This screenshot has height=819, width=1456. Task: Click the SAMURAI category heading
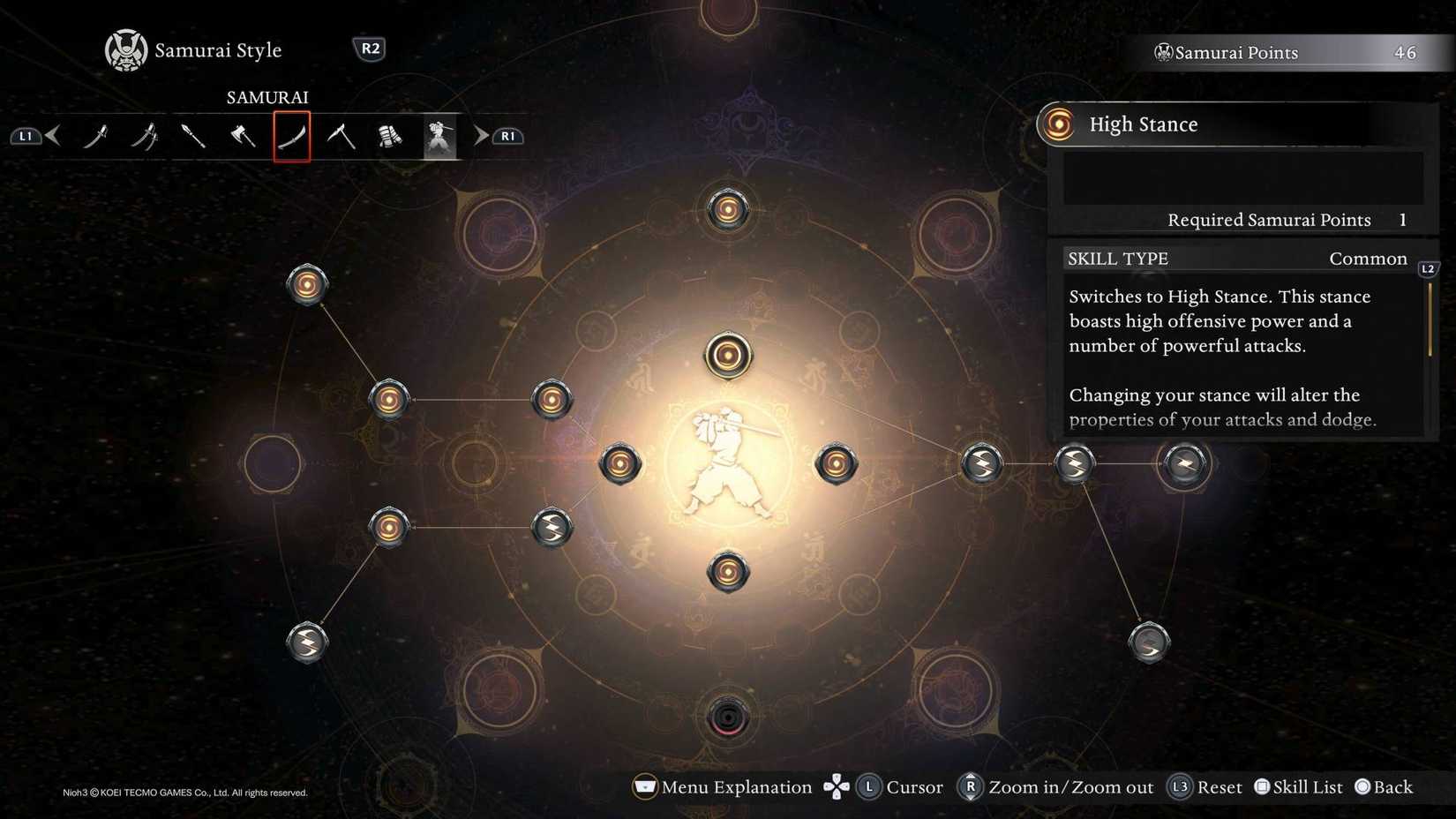point(270,97)
